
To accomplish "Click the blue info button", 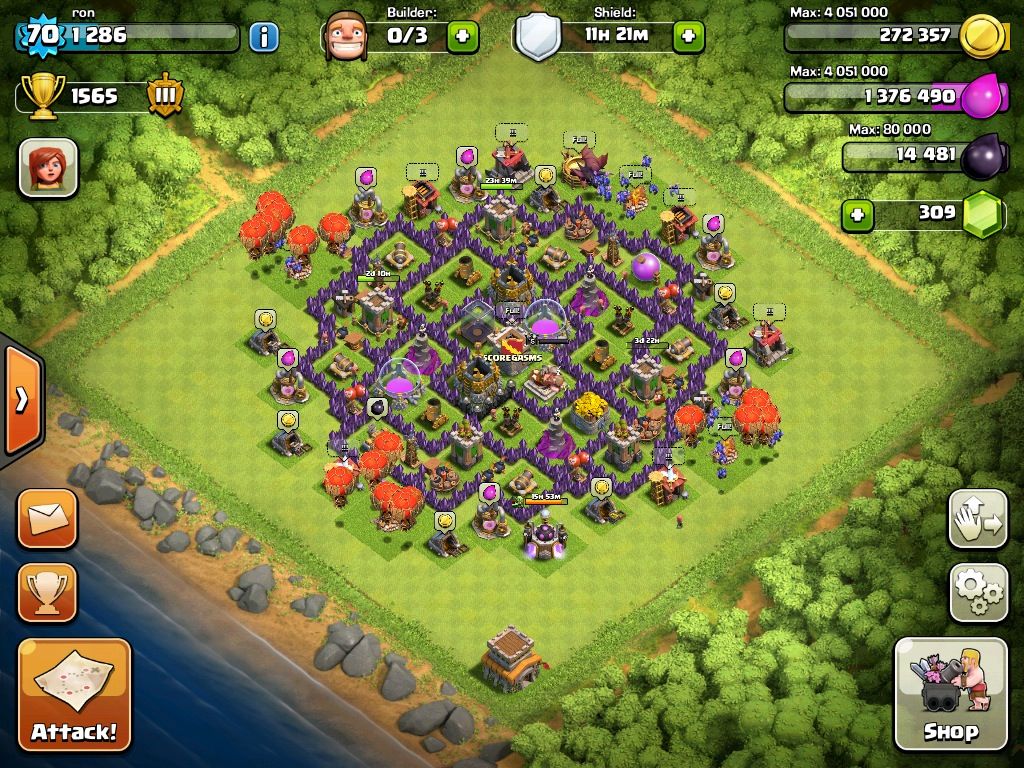I will [x=264, y=37].
